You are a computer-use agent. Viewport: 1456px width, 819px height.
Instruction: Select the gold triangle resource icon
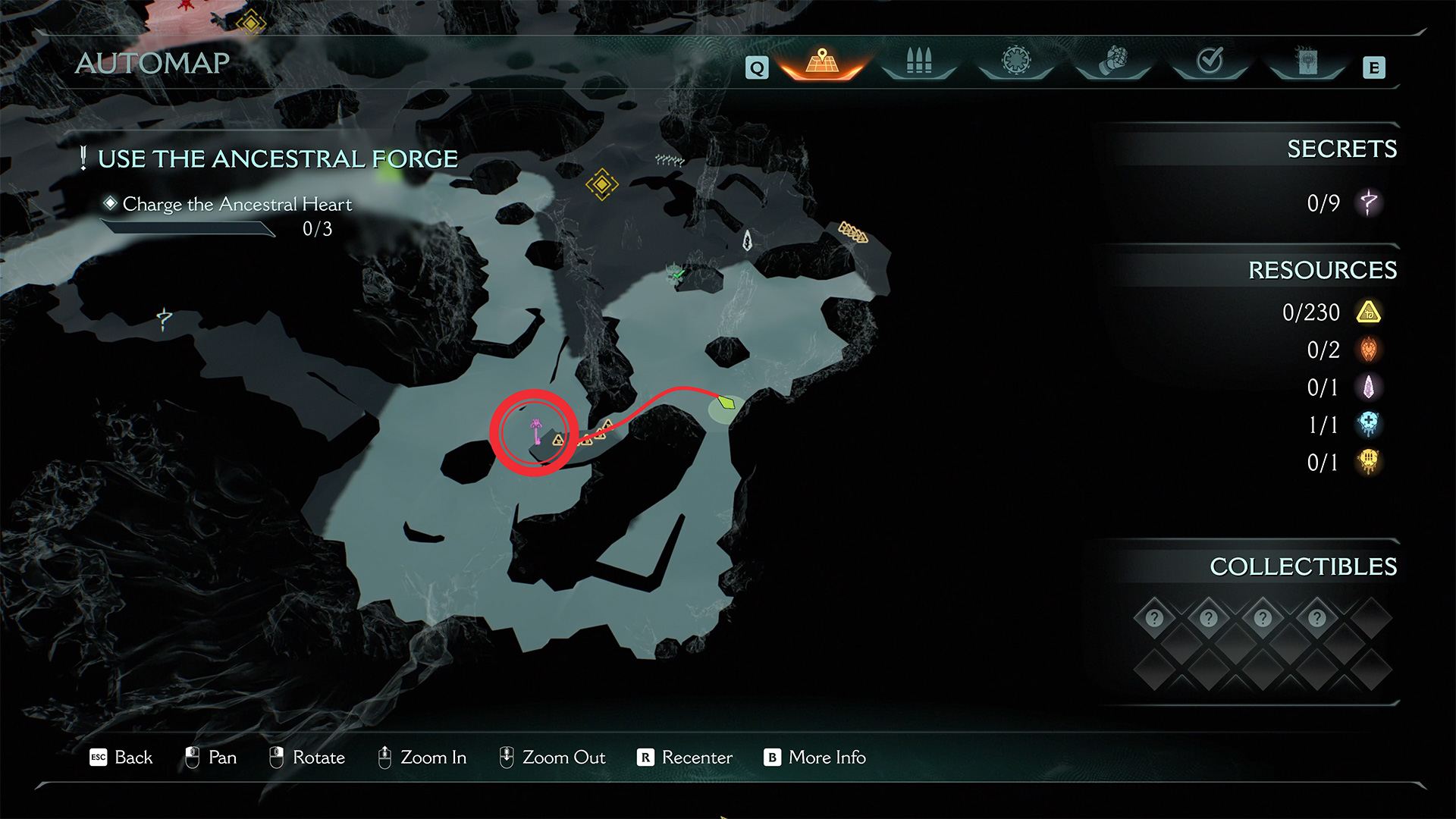(x=1369, y=312)
